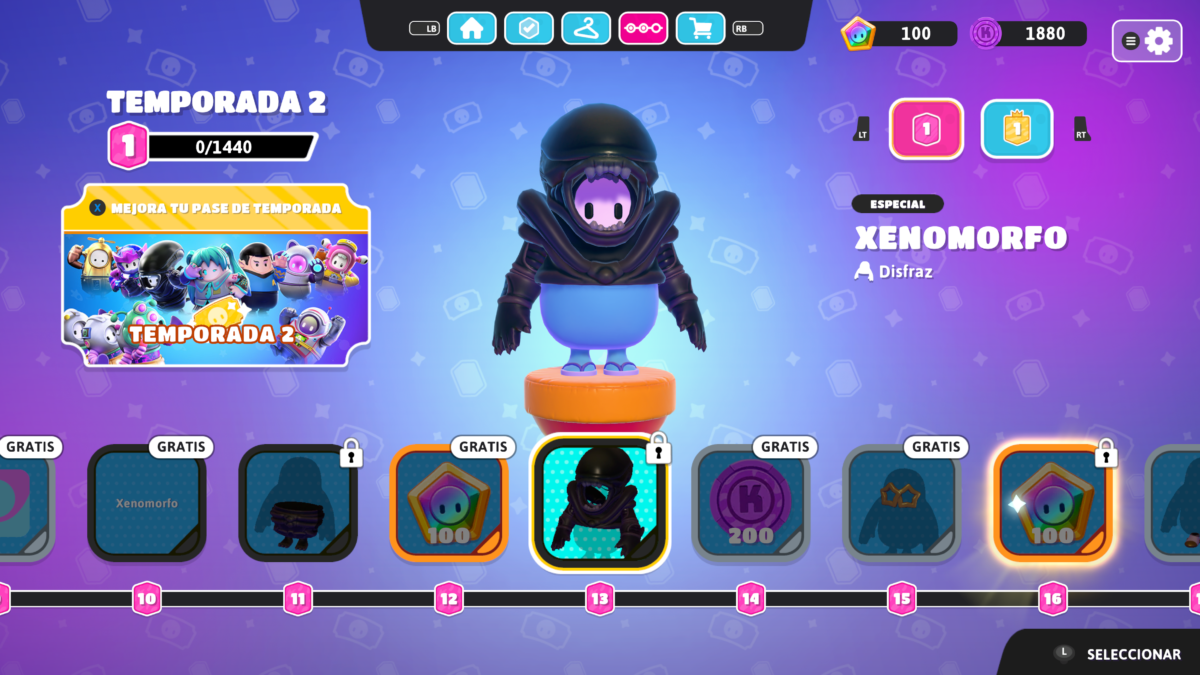Select the blue crowned level 1 page
Screen dimensions: 1200x675
tap(1016, 129)
